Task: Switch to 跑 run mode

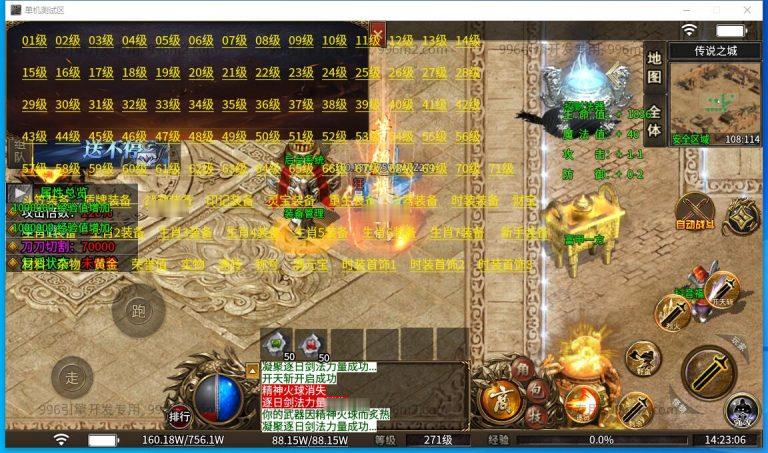Action: [131, 310]
